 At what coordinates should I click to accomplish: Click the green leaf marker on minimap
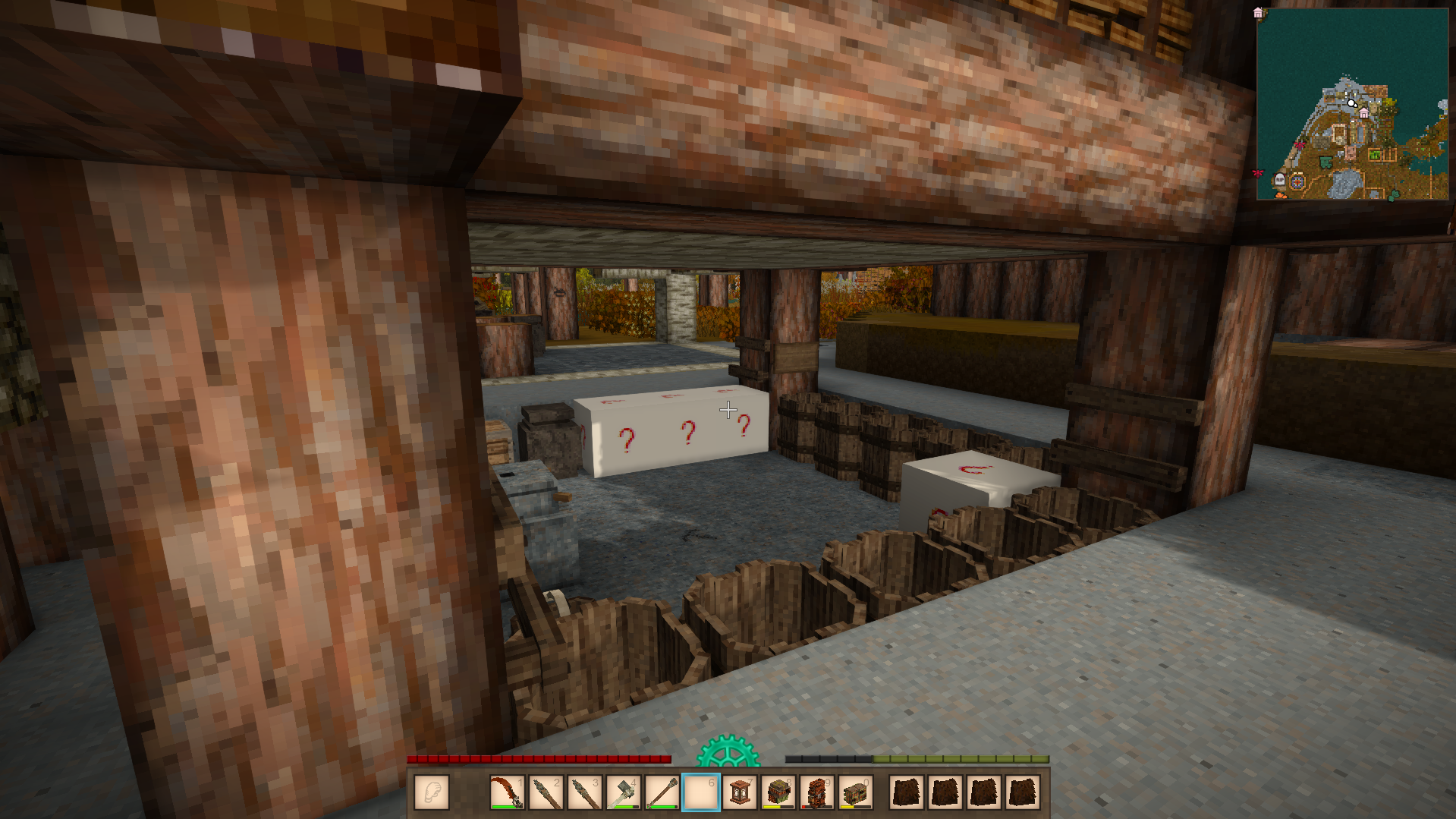1393,196
